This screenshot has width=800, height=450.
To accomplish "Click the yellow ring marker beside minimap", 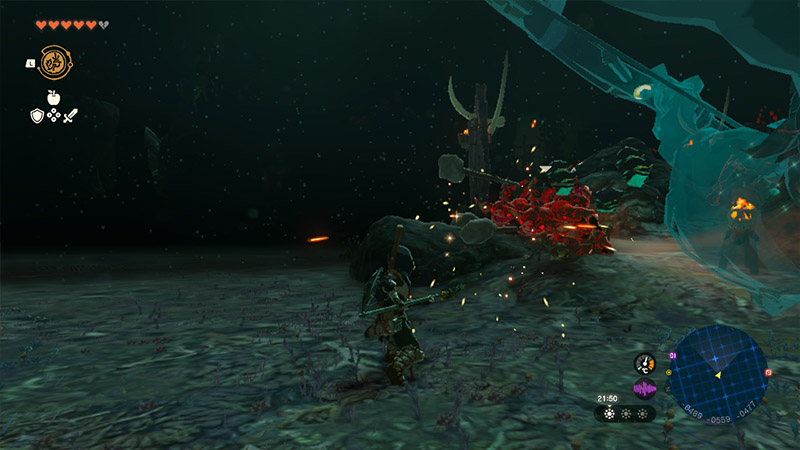I will 667,373.
